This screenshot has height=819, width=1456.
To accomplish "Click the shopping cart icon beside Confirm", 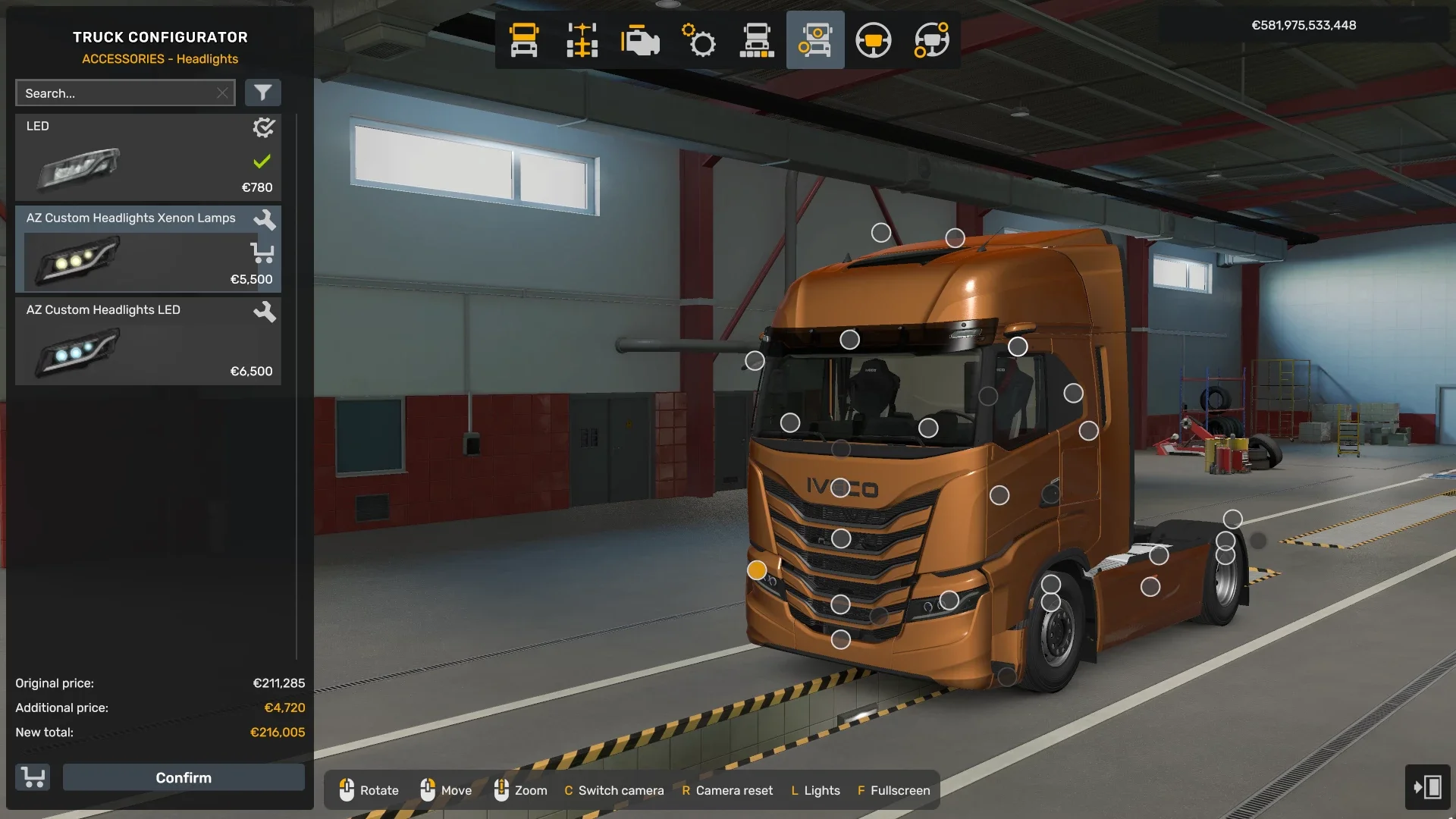I will pos(32,777).
